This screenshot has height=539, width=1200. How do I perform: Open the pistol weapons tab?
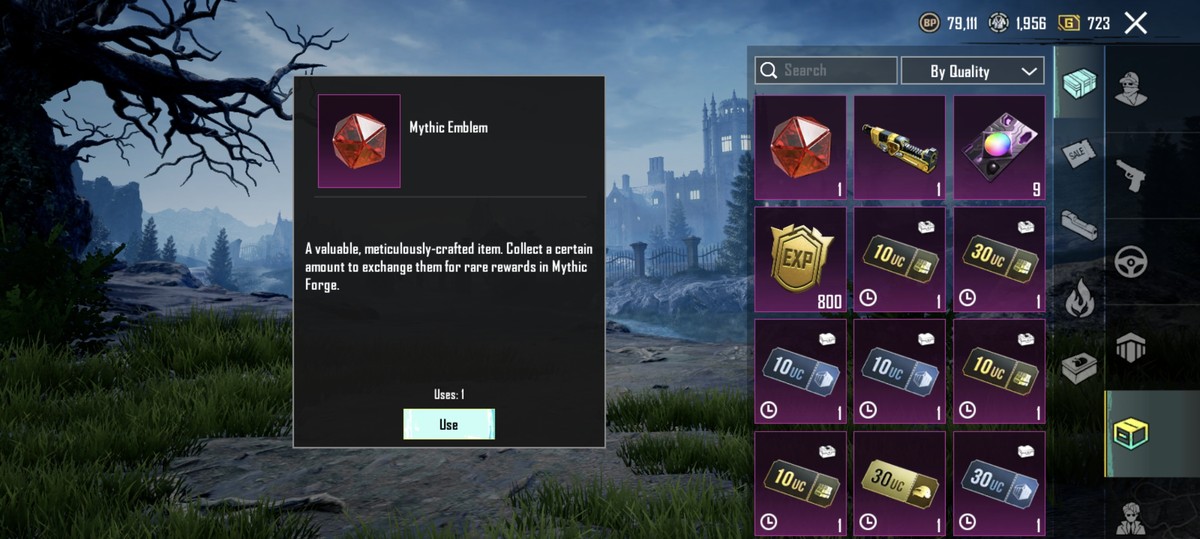[x=1131, y=174]
